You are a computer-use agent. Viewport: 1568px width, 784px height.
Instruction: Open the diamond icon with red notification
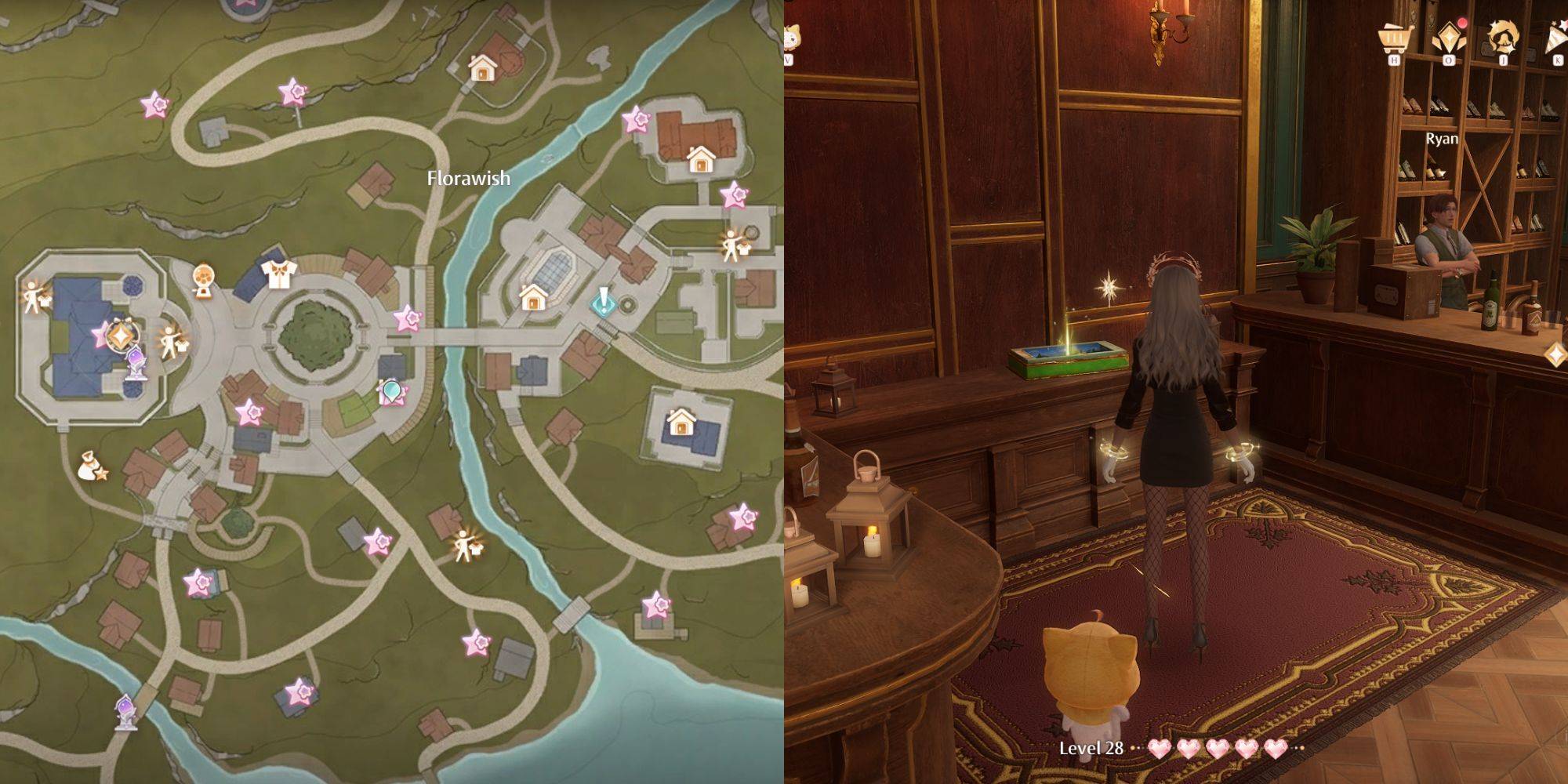tap(1447, 39)
